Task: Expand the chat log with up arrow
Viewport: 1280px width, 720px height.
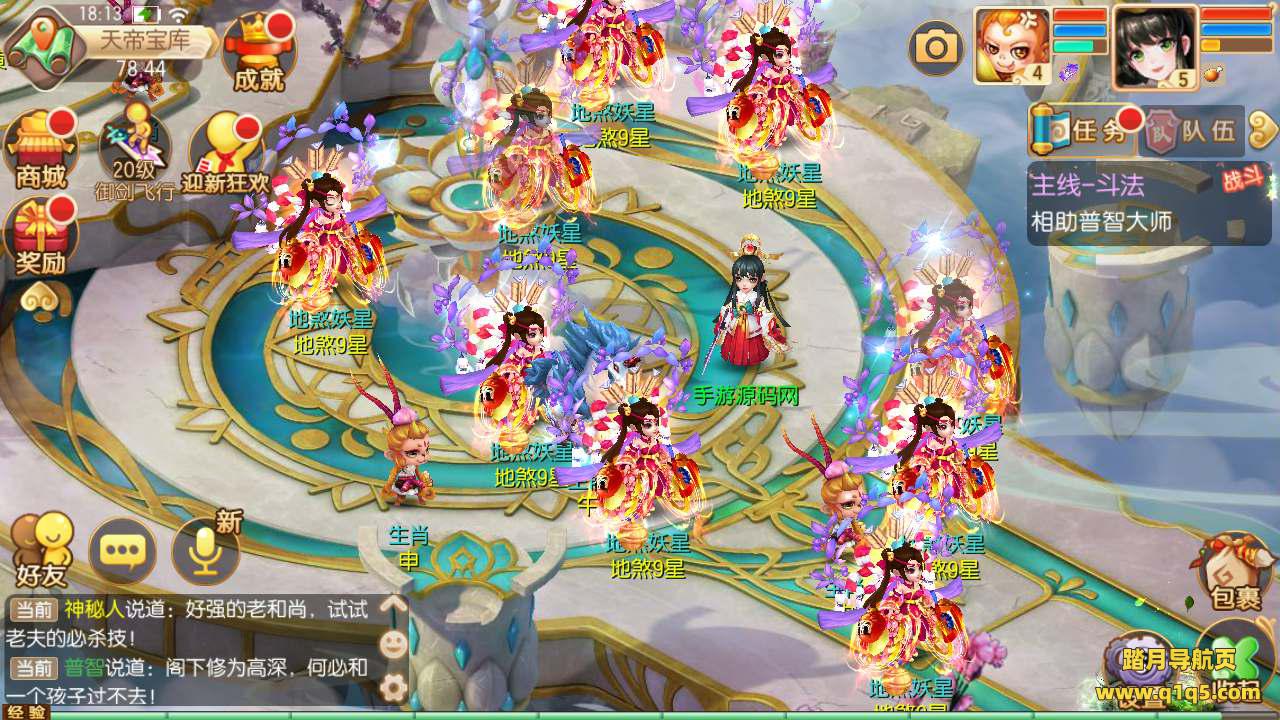Action: tap(394, 605)
